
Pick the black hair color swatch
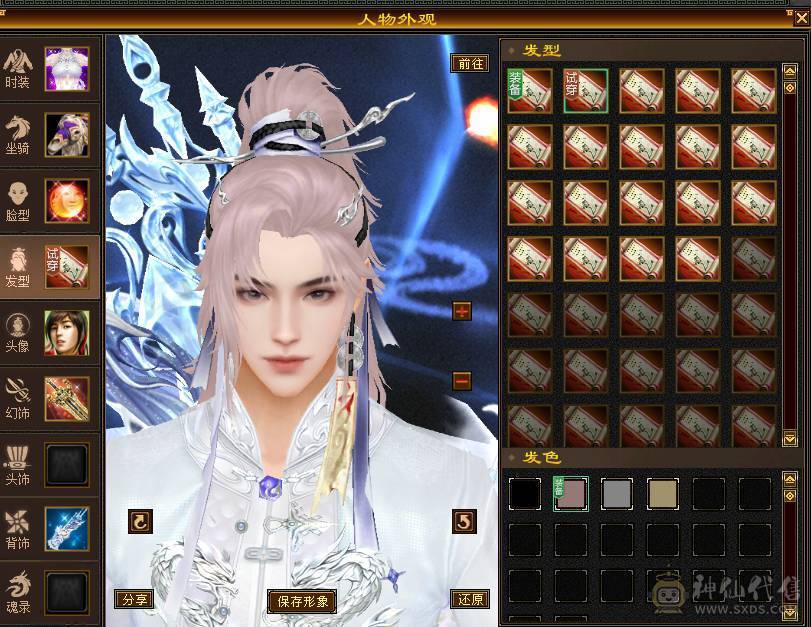(525, 493)
